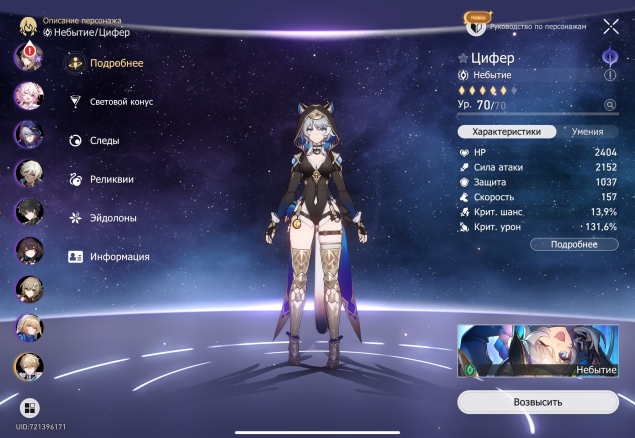Click the Подробнее button under the stats
The width and height of the screenshot is (635, 438).
coord(573,244)
